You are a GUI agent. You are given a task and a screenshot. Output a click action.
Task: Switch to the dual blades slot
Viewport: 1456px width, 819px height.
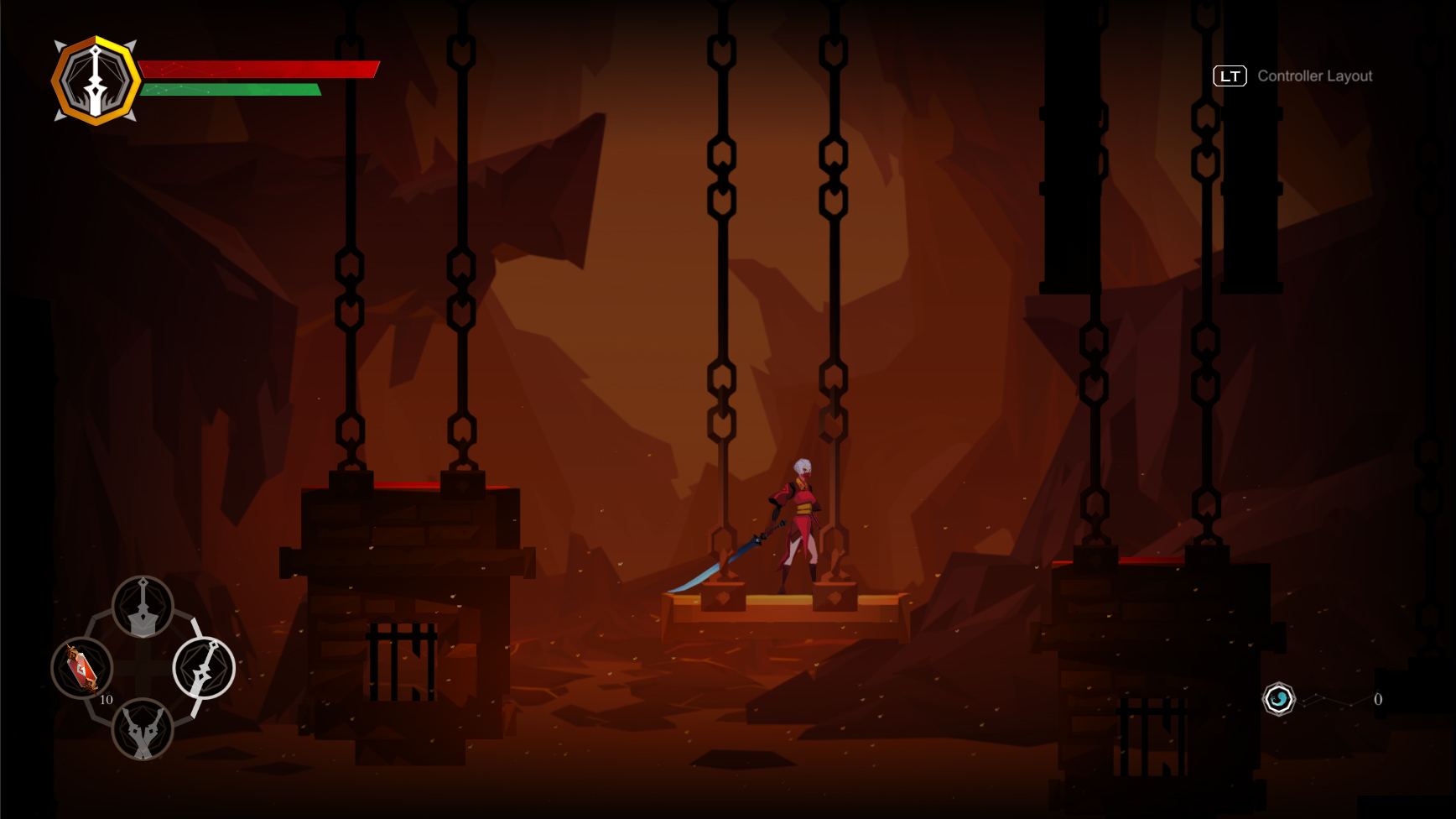click(143, 728)
